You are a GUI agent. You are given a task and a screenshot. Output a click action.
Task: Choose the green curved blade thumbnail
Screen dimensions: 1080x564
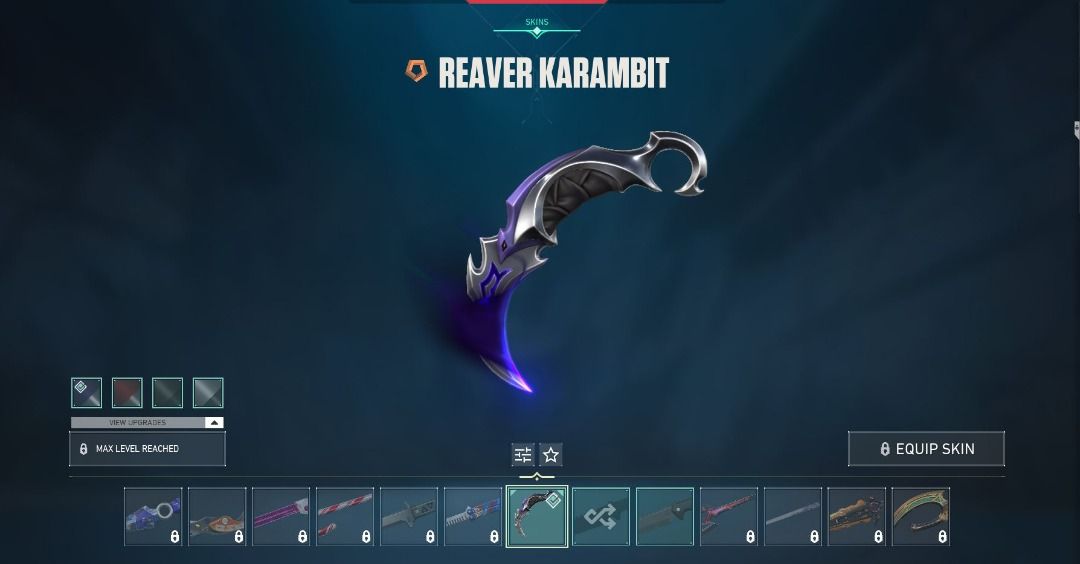(x=921, y=516)
